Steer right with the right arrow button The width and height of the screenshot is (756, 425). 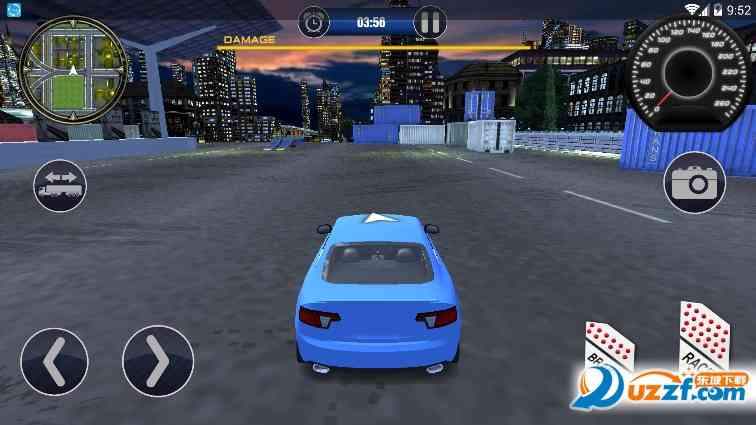point(158,361)
